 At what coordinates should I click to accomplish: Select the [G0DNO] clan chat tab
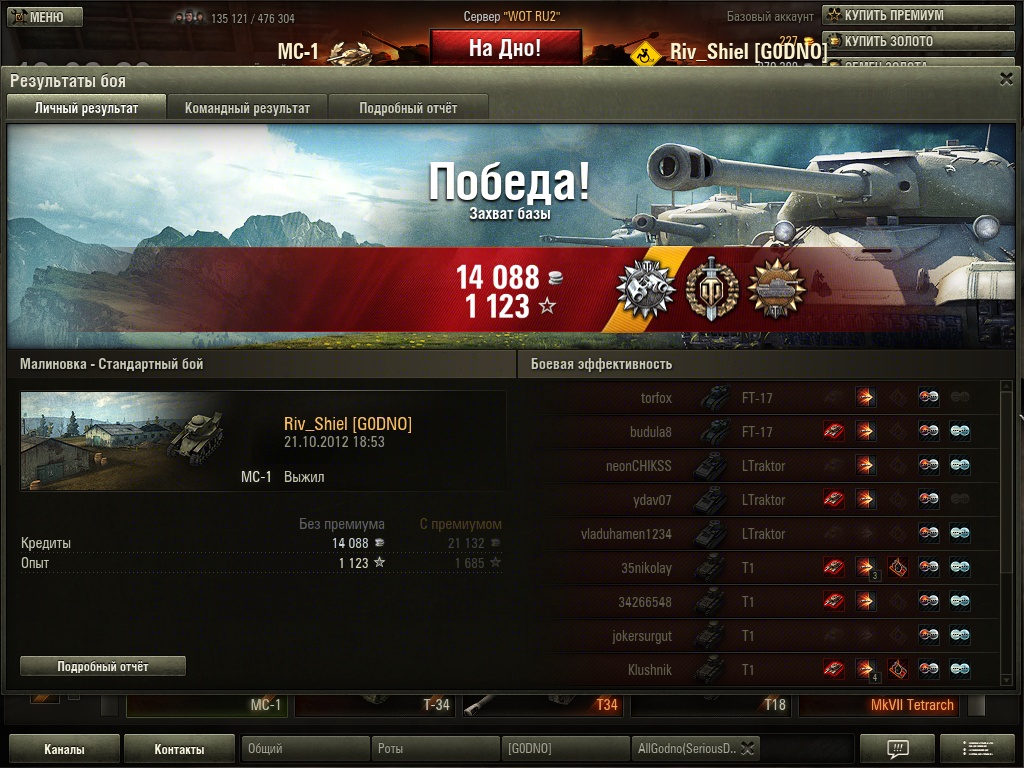pos(565,748)
